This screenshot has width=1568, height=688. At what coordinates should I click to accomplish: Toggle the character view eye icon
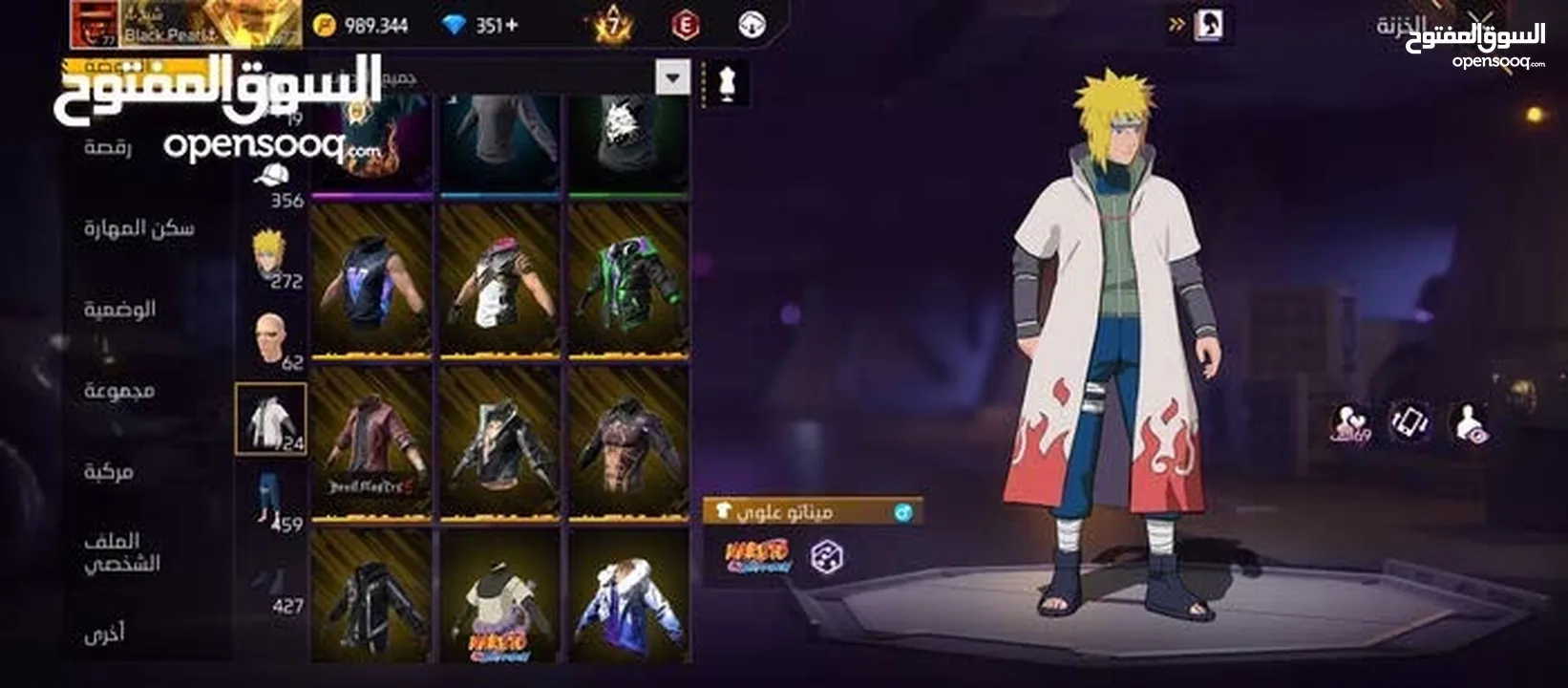point(1469,423)
